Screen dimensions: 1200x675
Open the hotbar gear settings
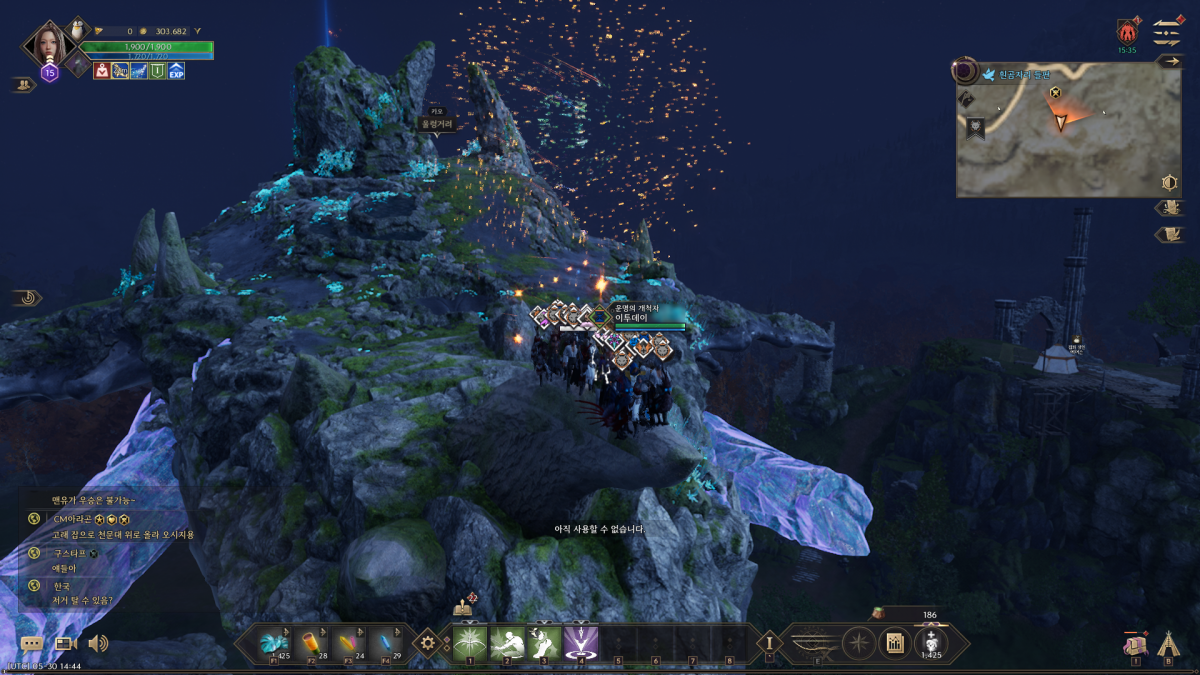(x=429, y=643)
